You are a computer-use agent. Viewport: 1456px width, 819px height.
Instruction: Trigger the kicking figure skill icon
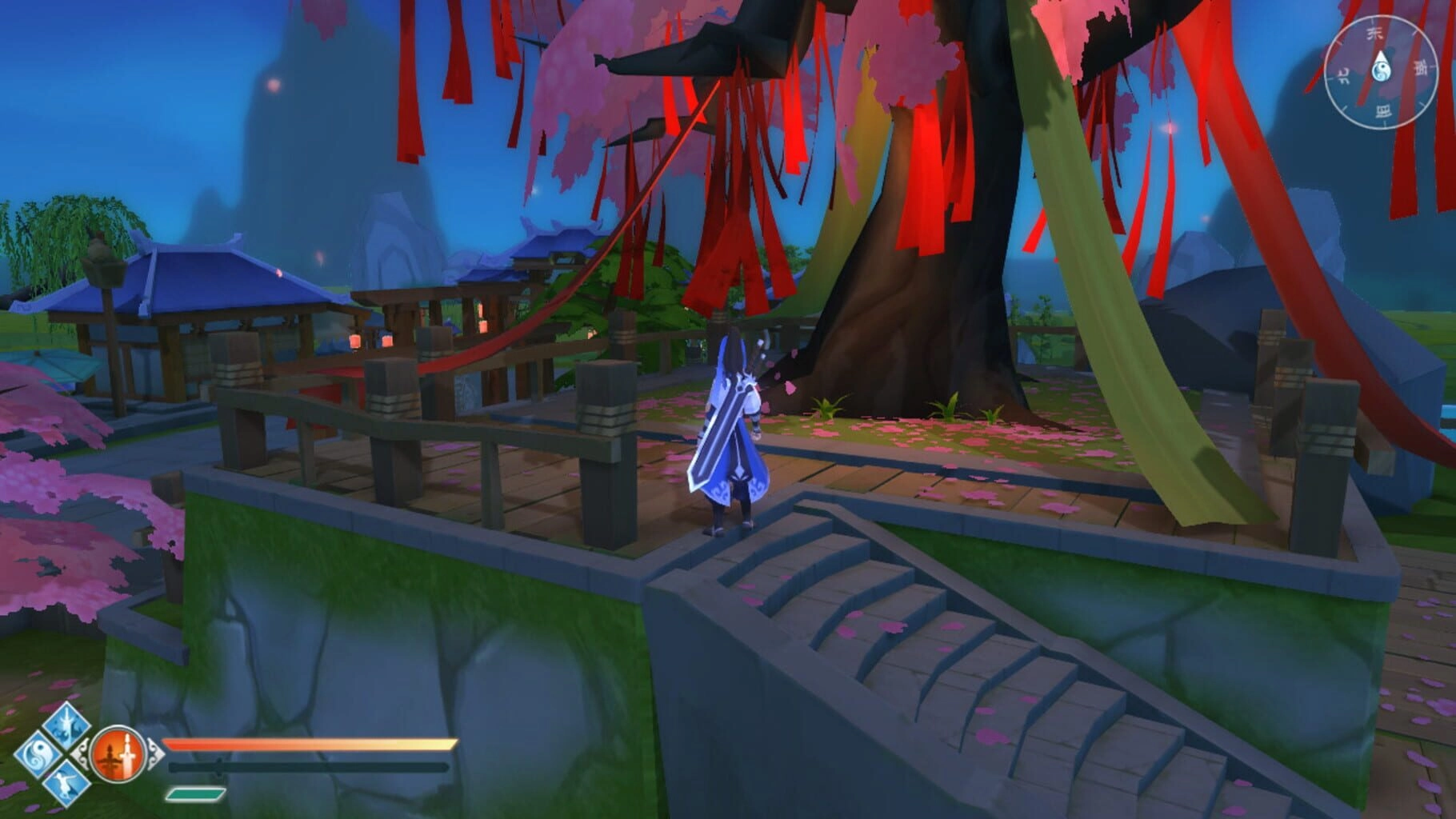66,782
